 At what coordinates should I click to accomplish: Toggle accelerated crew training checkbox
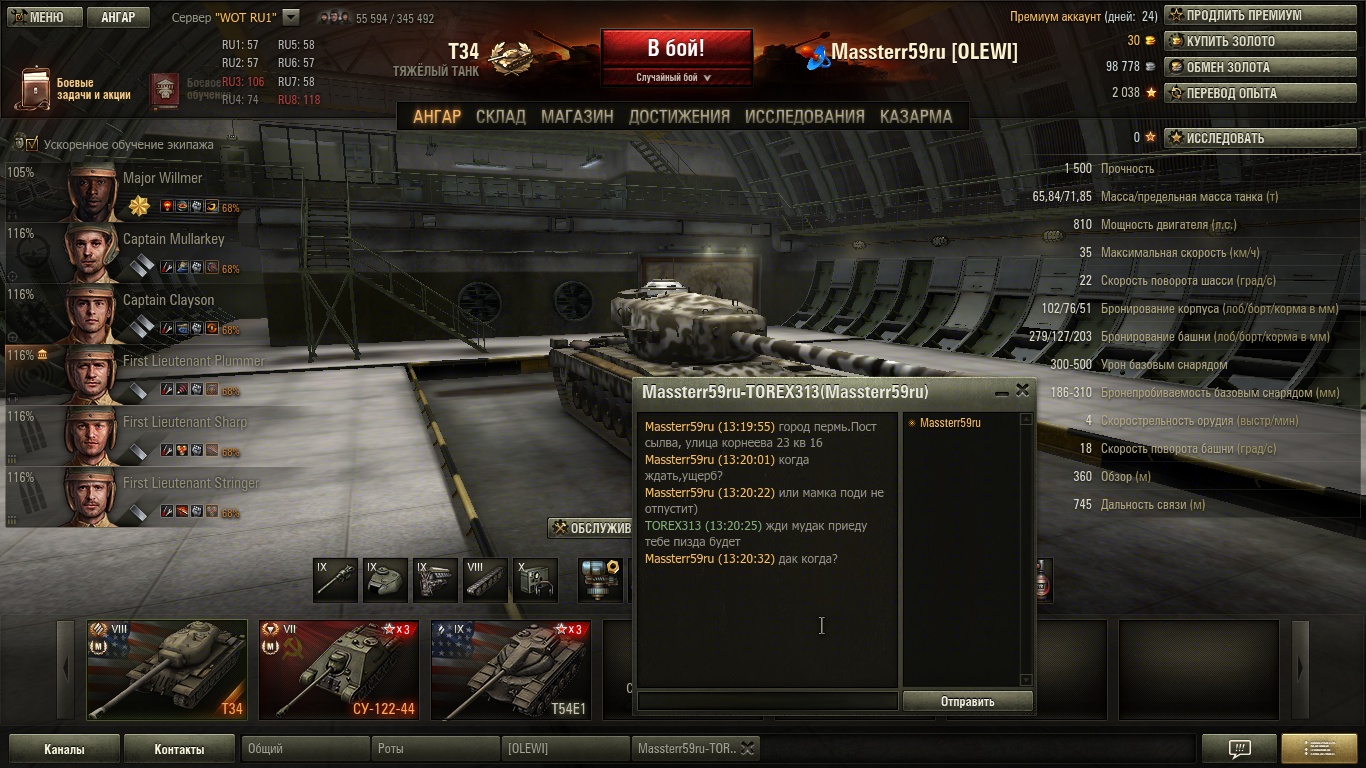click(32, 144)
